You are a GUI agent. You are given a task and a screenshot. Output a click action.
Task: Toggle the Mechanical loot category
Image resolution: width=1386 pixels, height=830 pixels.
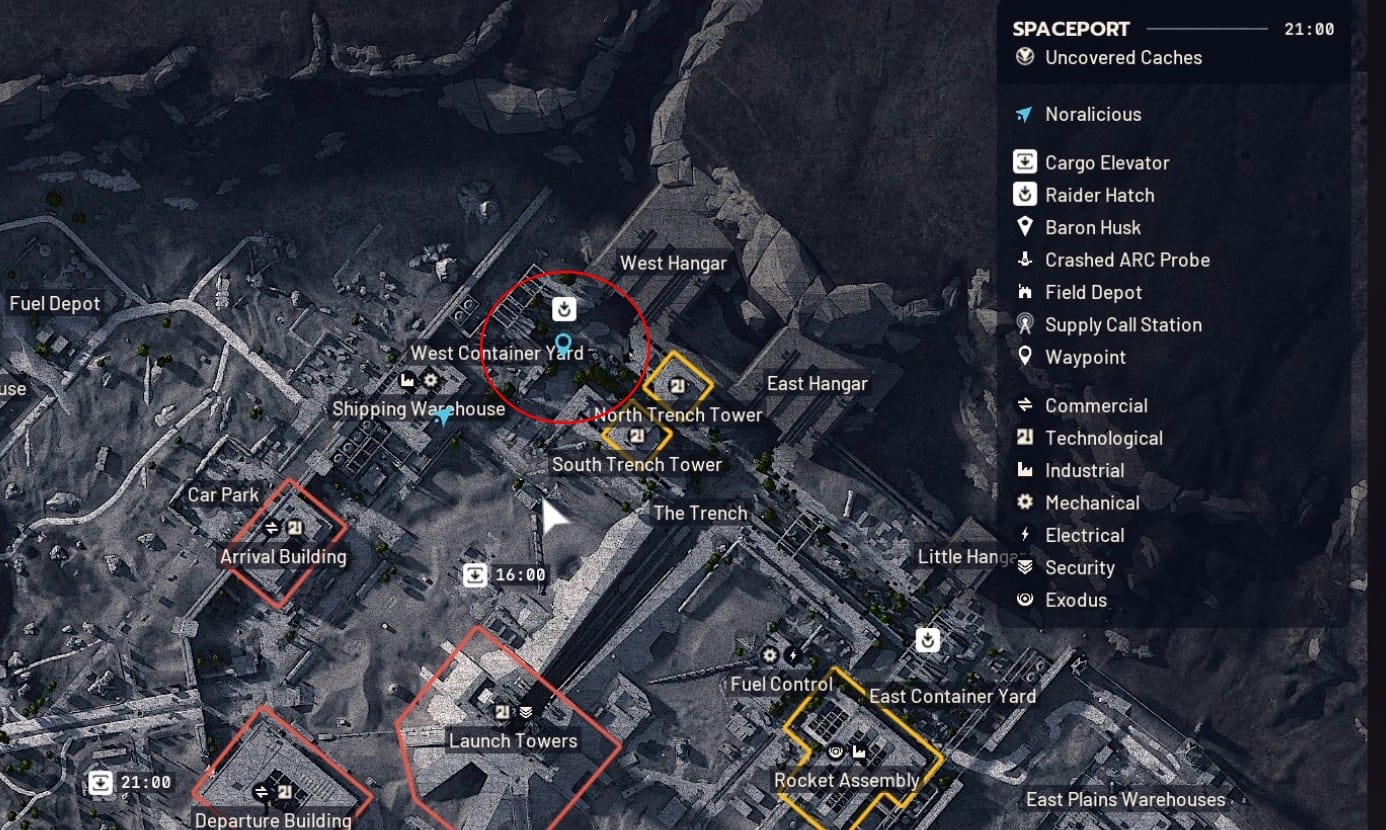[1092, 503]
